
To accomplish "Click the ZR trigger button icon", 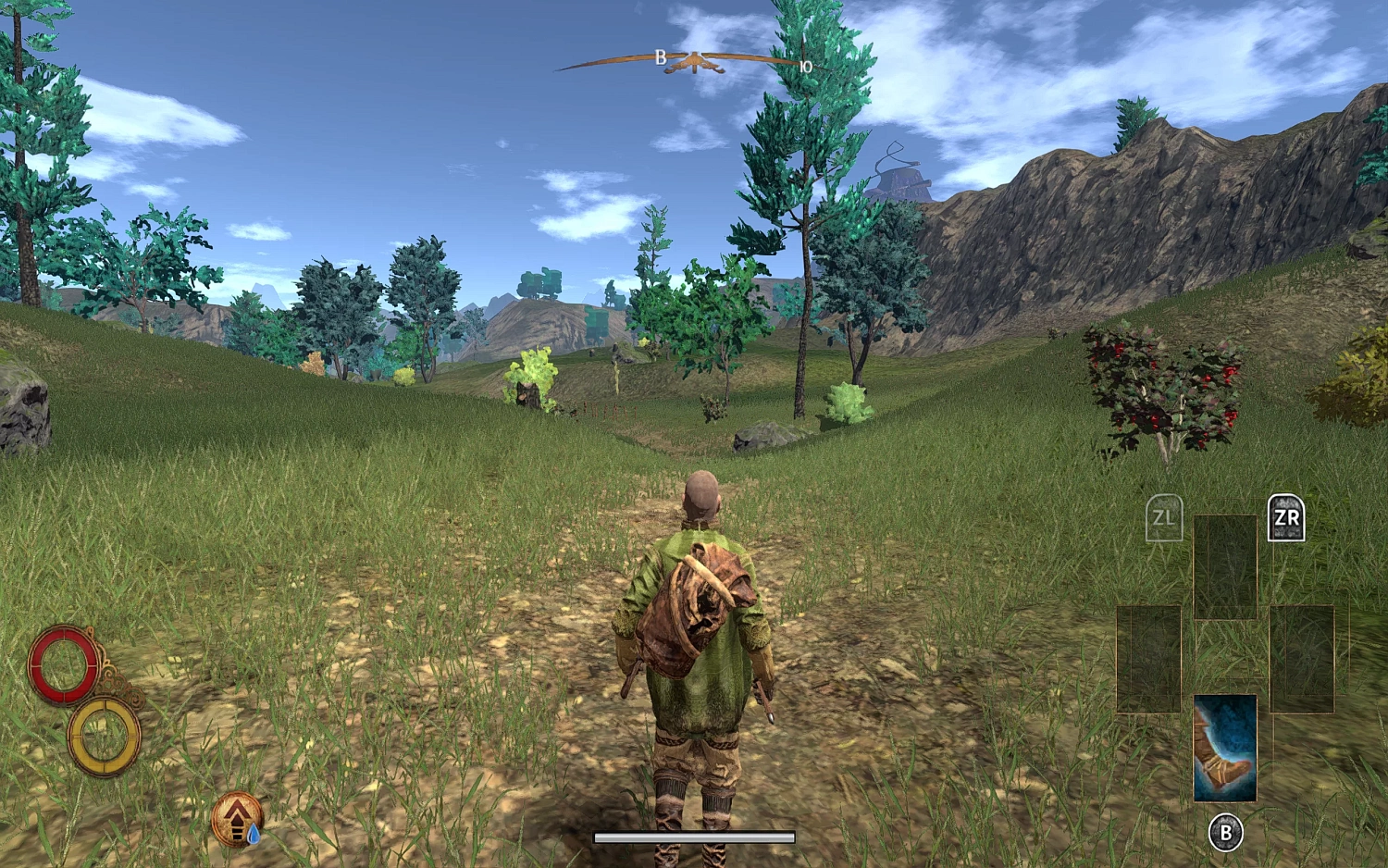I will [x=1287, y=519].
